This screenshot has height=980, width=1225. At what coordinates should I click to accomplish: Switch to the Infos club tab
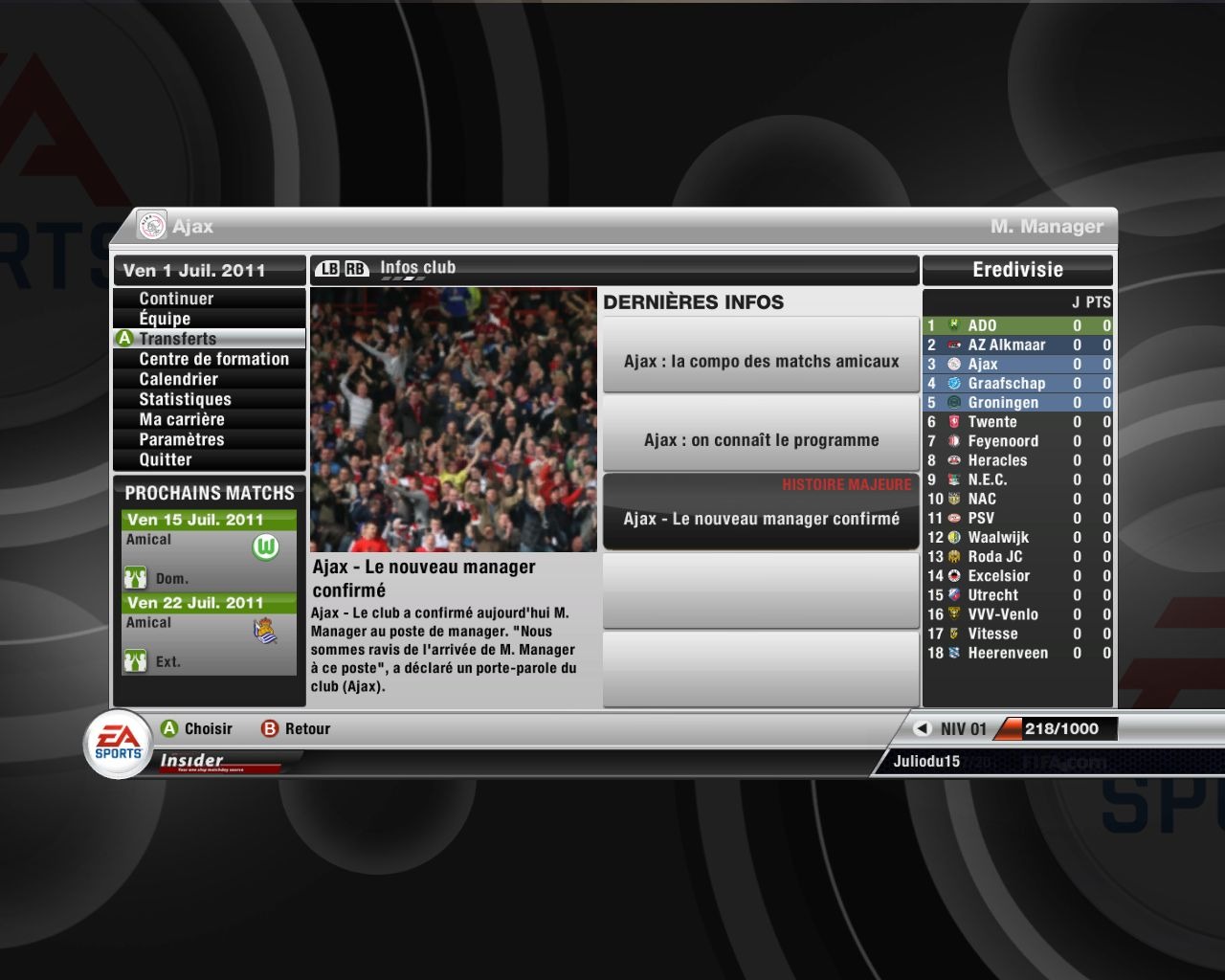click(418, 267)
